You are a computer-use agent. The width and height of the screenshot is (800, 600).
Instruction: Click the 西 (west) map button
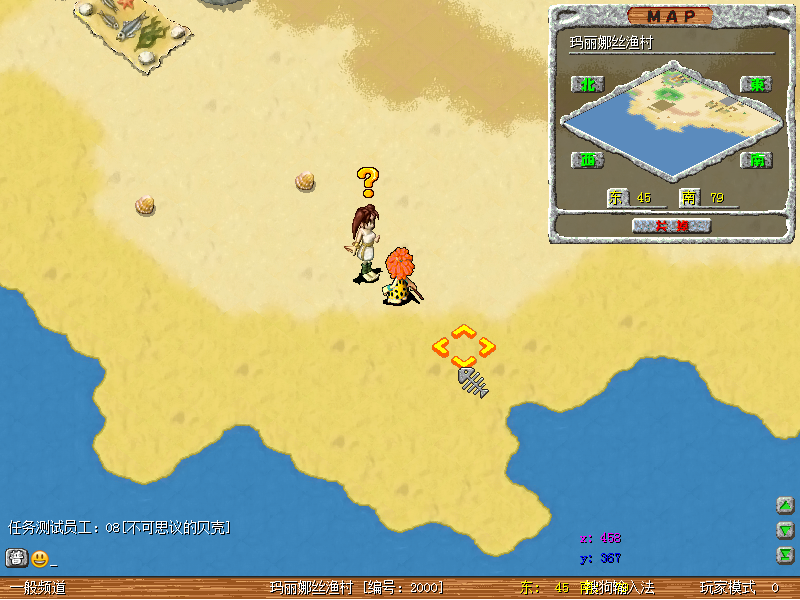pos(588,160)
